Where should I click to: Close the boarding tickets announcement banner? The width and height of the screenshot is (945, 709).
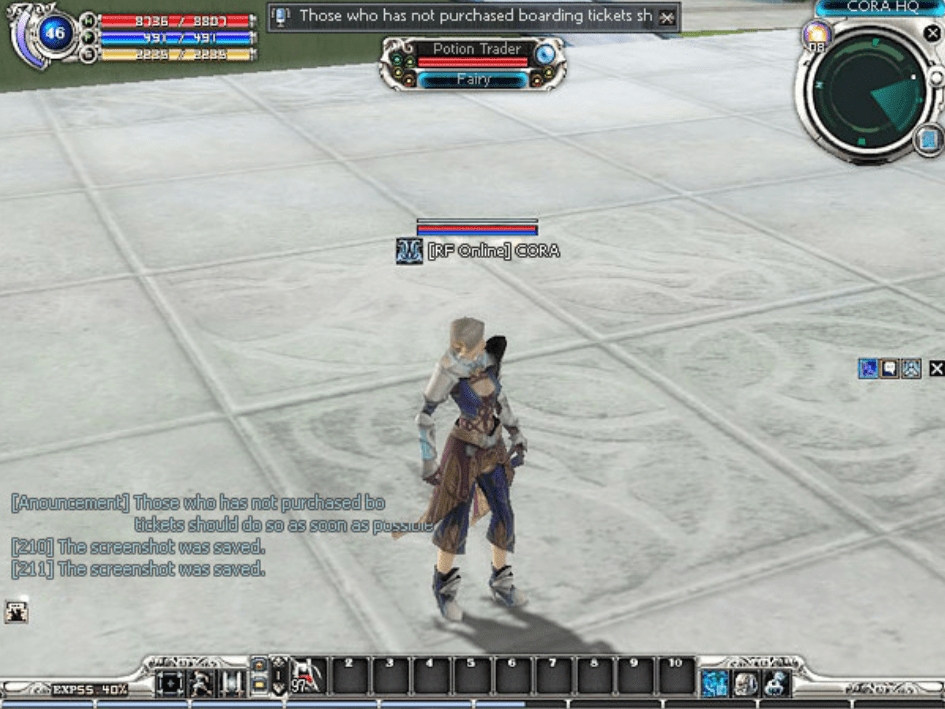pyautogui.click(x=667, y=18)
